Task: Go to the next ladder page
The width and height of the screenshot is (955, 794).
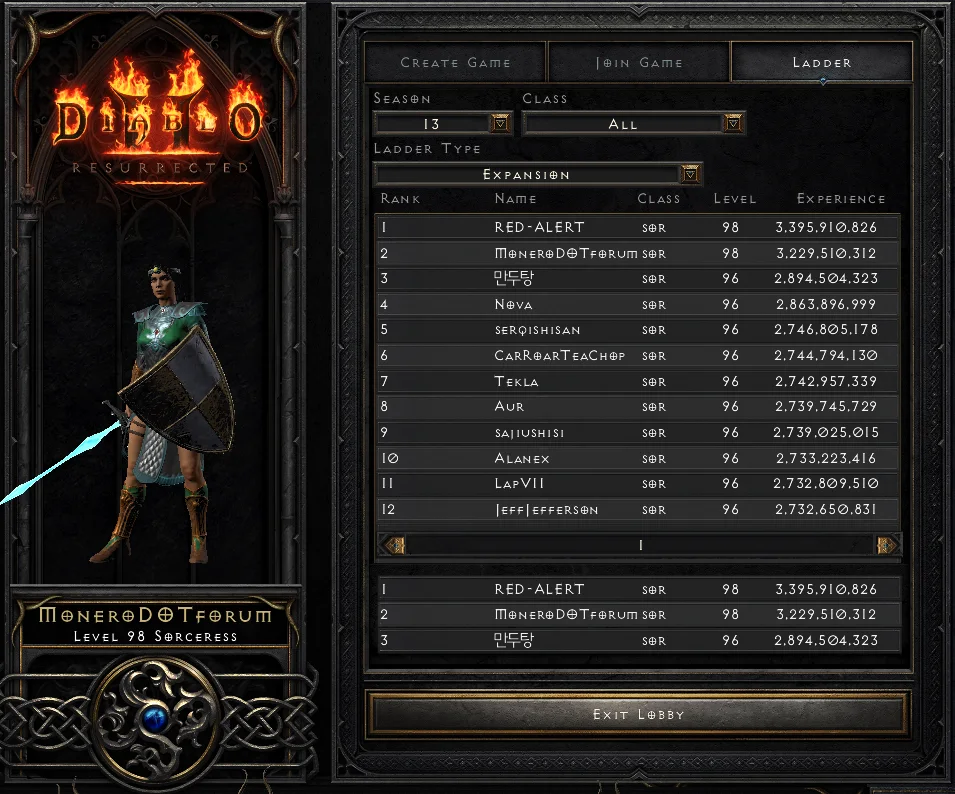Action: click(887, 545)
